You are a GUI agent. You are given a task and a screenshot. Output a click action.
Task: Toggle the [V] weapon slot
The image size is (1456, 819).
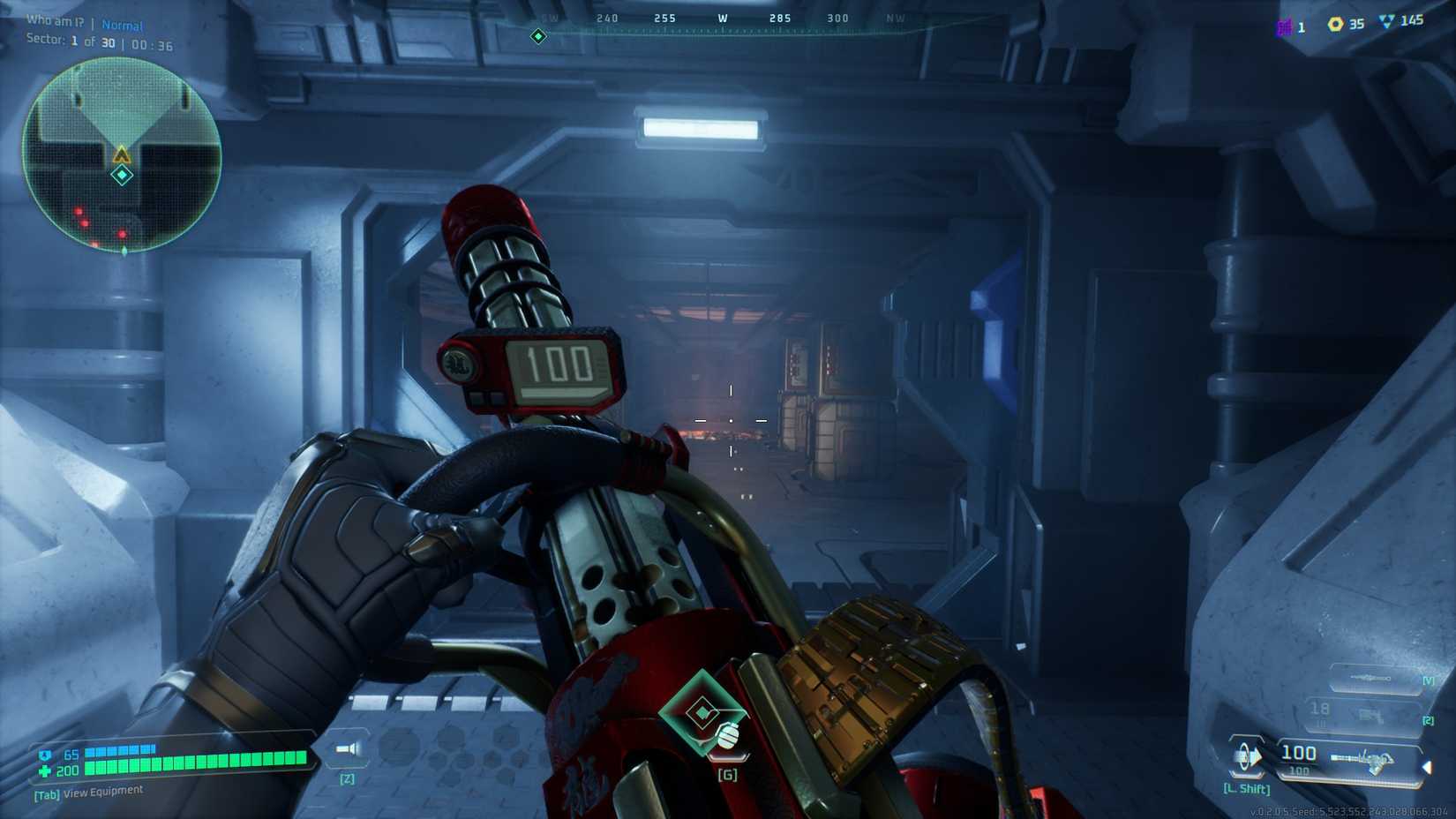tap(1428, 680)
